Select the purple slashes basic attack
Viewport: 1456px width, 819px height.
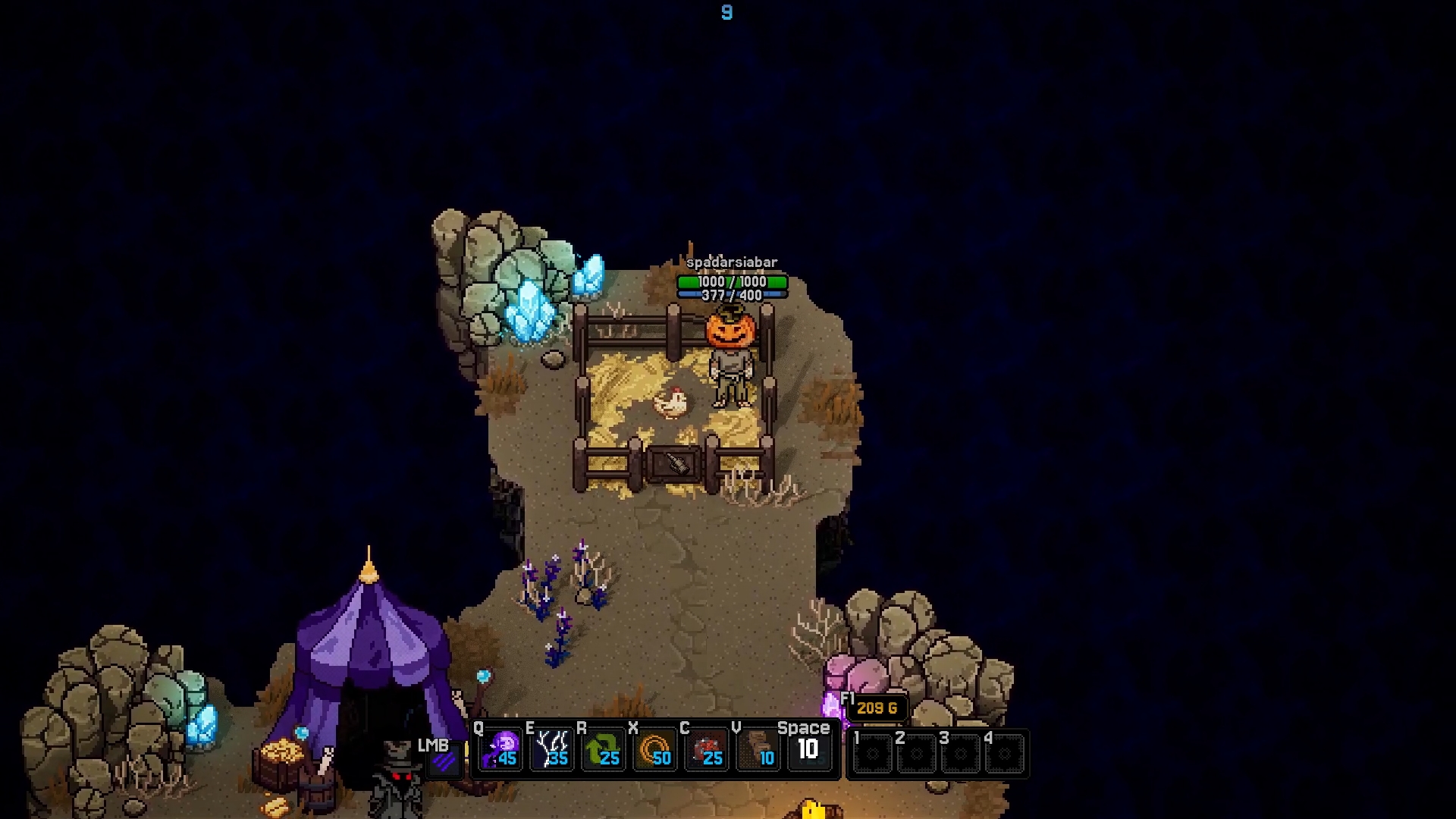click(x=445, y=758)
